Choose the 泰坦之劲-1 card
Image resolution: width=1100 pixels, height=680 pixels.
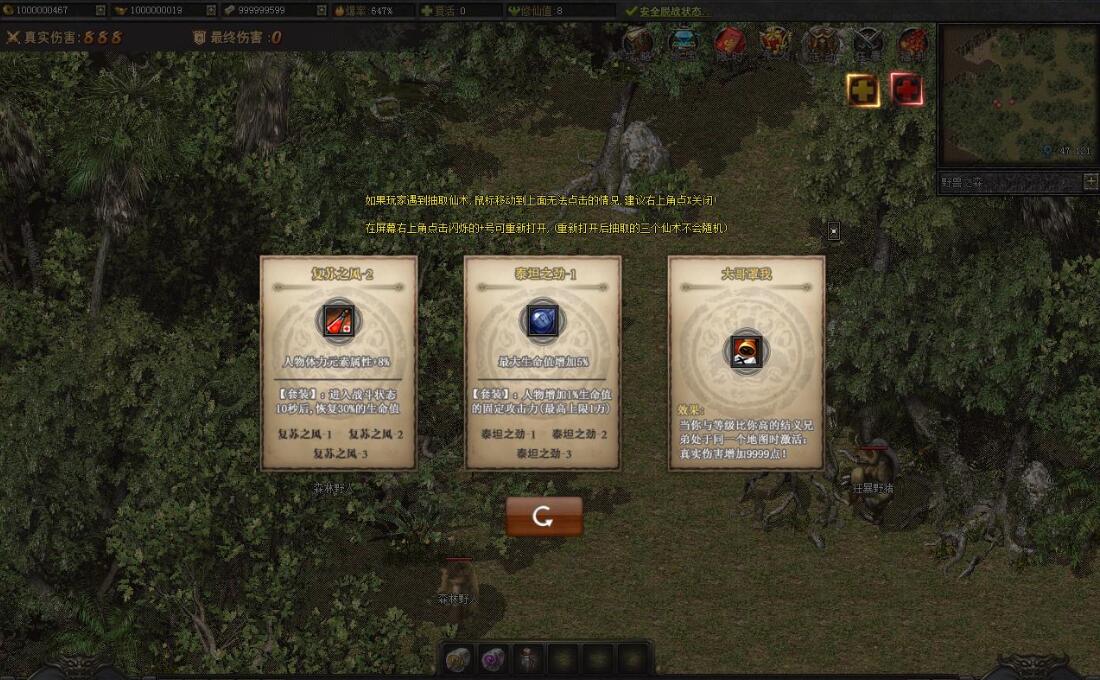(542, 362)
